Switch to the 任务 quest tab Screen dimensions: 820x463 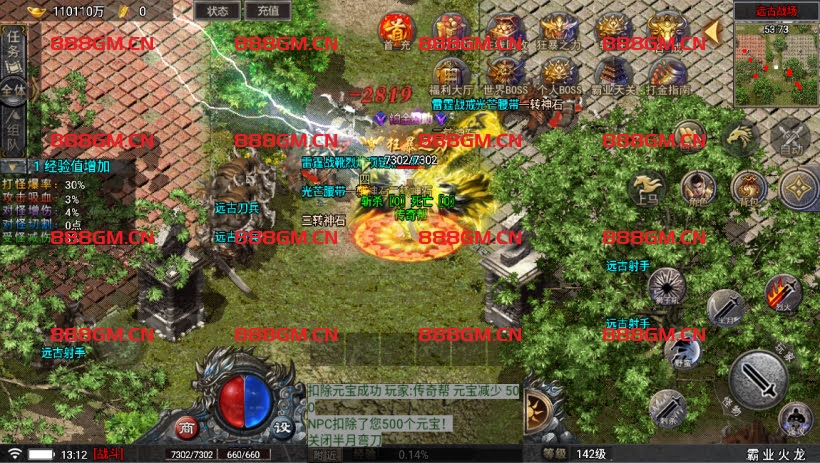(x=14, y=46)
